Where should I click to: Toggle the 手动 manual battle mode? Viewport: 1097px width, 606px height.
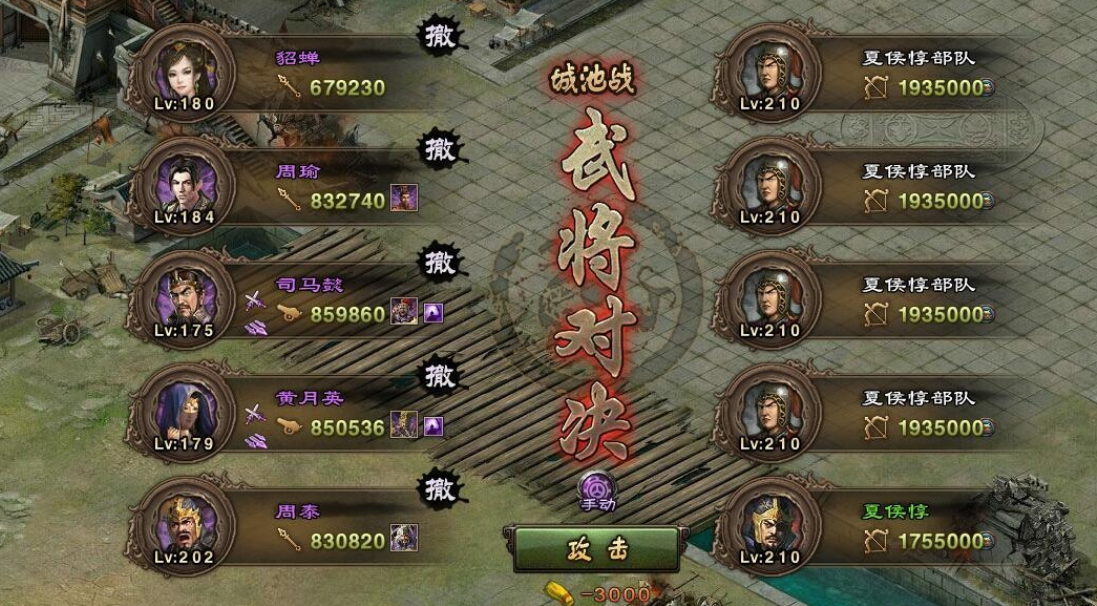pos(597,487)
